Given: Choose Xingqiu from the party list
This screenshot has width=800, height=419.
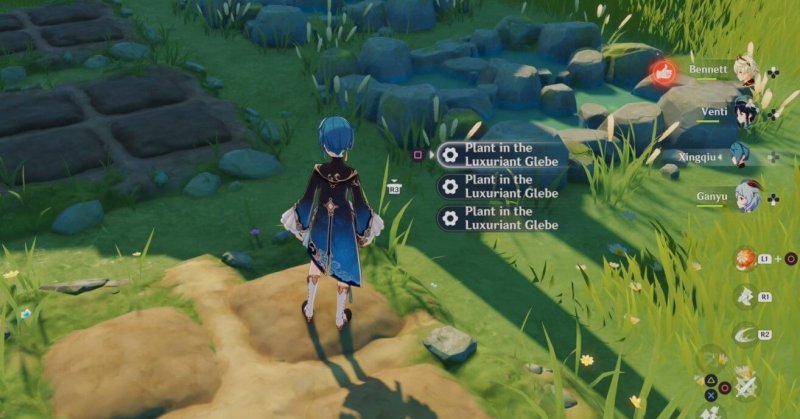Looking at the screenshot, I should click(x=740, y=155).
